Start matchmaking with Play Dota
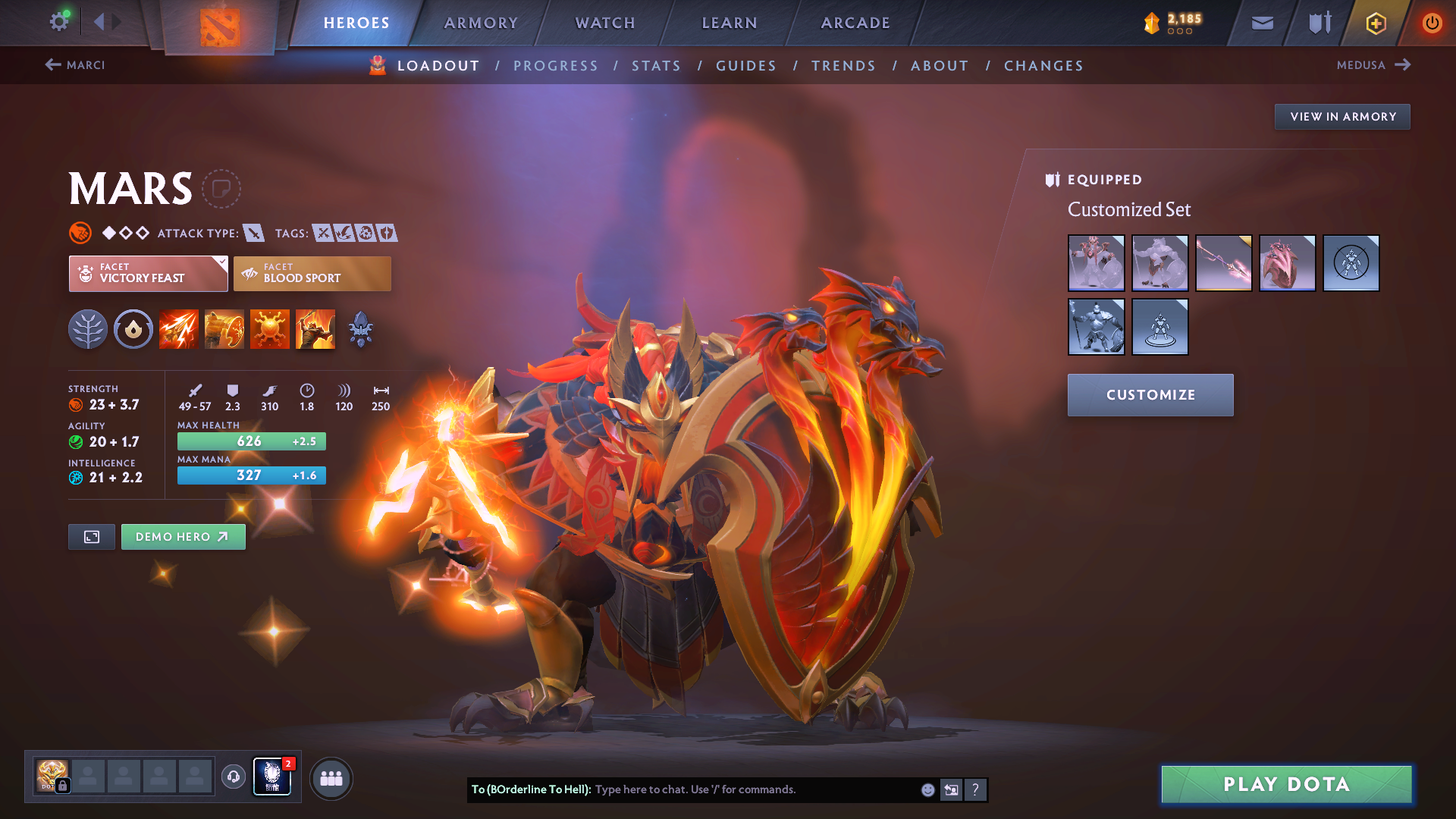The height and width of the screenshot is (819, 1456). tap(1286, 784)
